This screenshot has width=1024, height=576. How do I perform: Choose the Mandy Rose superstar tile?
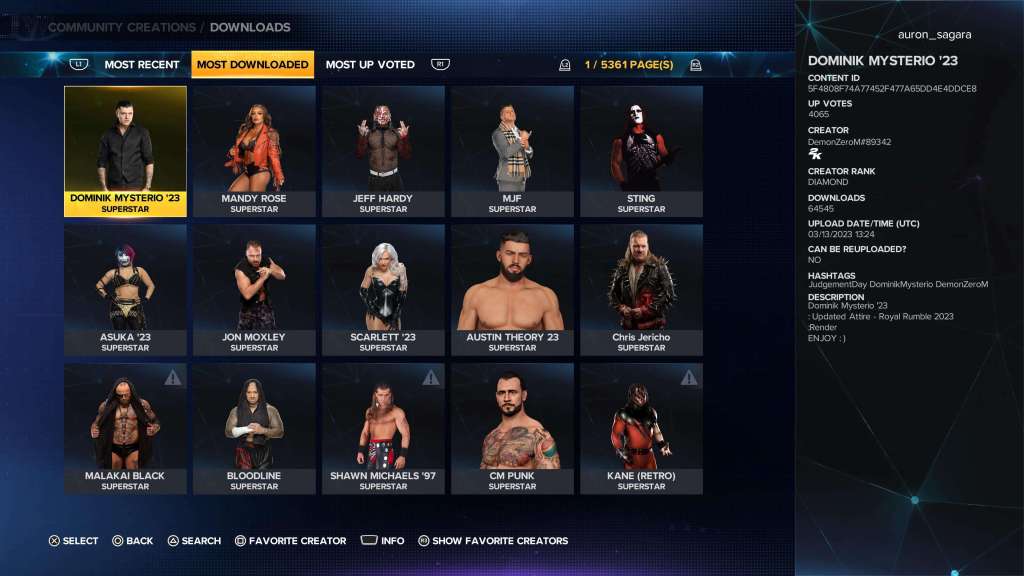point(254,150)
